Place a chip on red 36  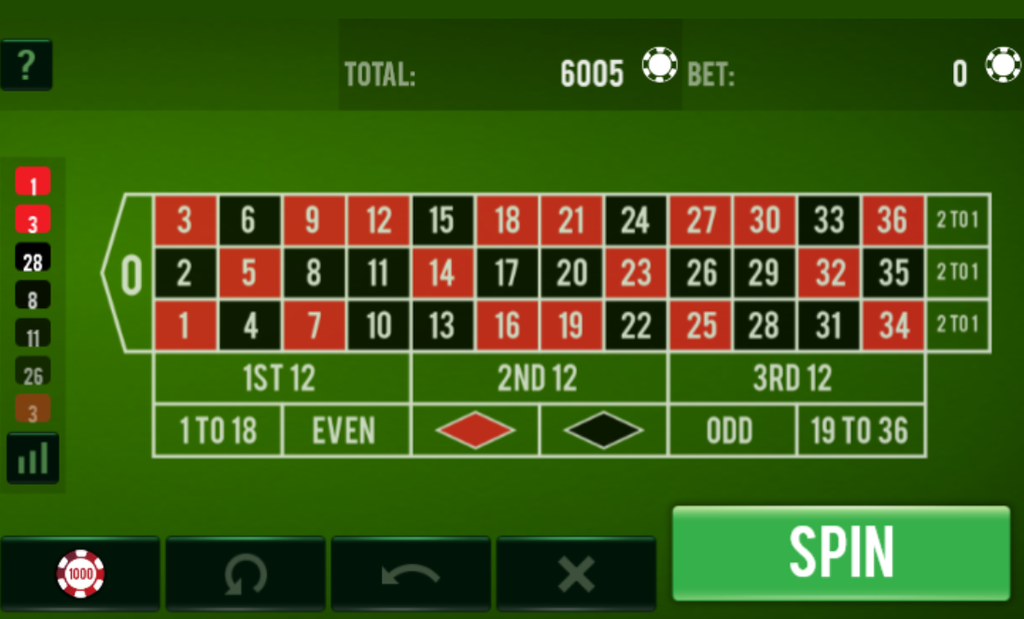pos(892,220)
